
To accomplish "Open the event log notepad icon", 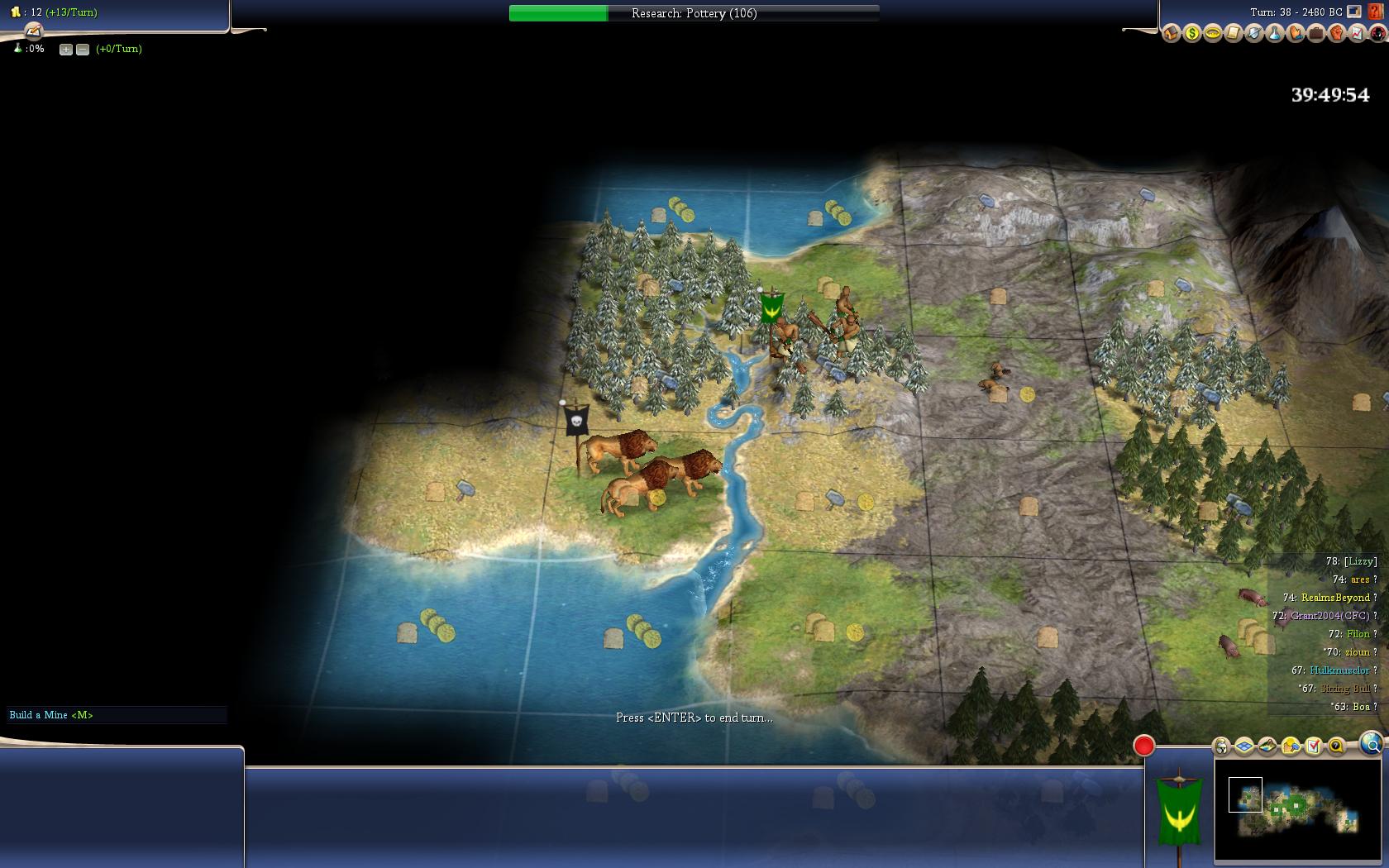I will [33, 31].
